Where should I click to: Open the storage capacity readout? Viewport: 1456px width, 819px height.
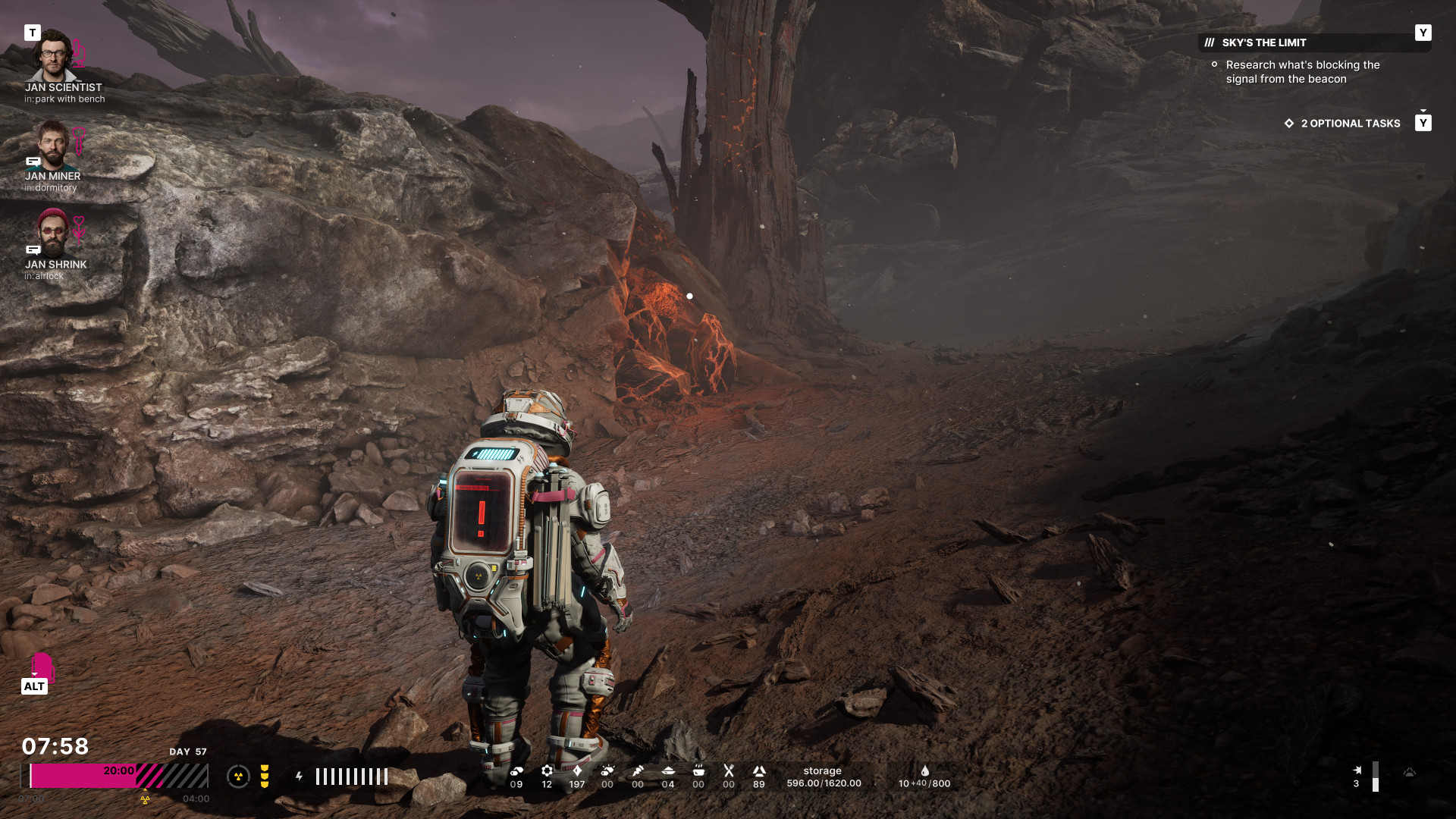pos(824,777)
